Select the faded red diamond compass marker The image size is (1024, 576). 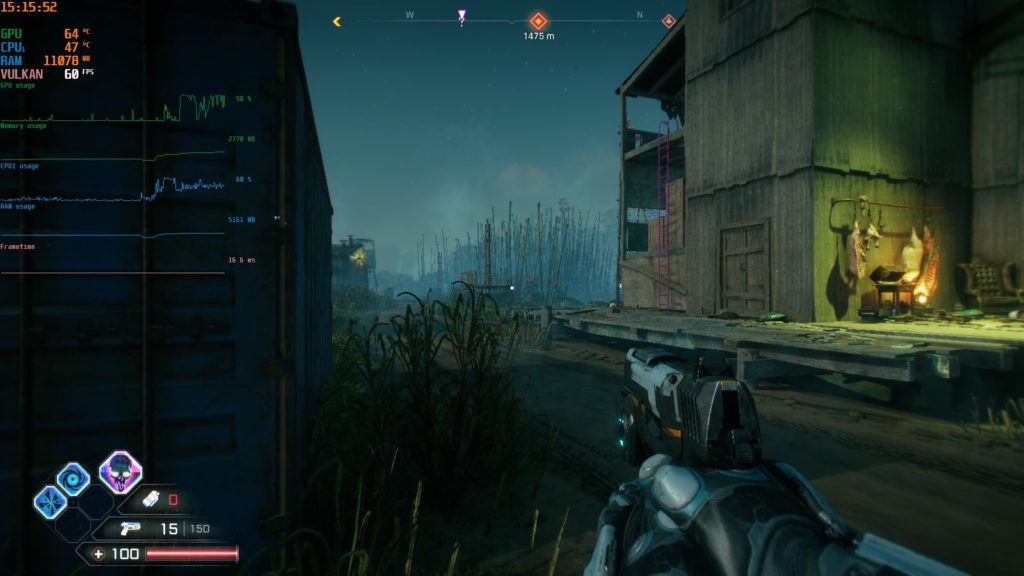pos(668,20)
